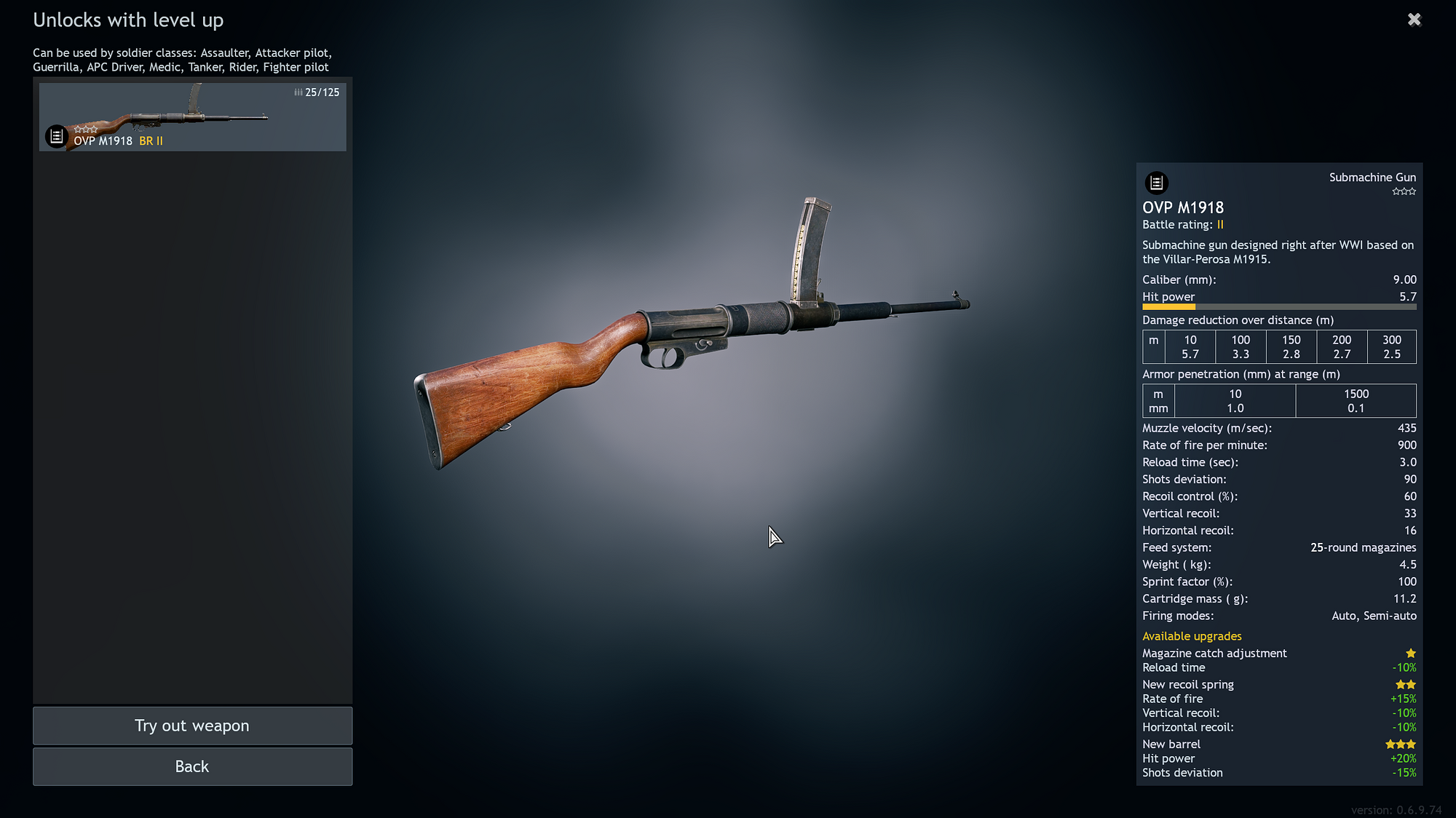Expand the Armor penetration at range table
The width and height of the screenshot is (1456, 818).
click(x=1241, y=373)
